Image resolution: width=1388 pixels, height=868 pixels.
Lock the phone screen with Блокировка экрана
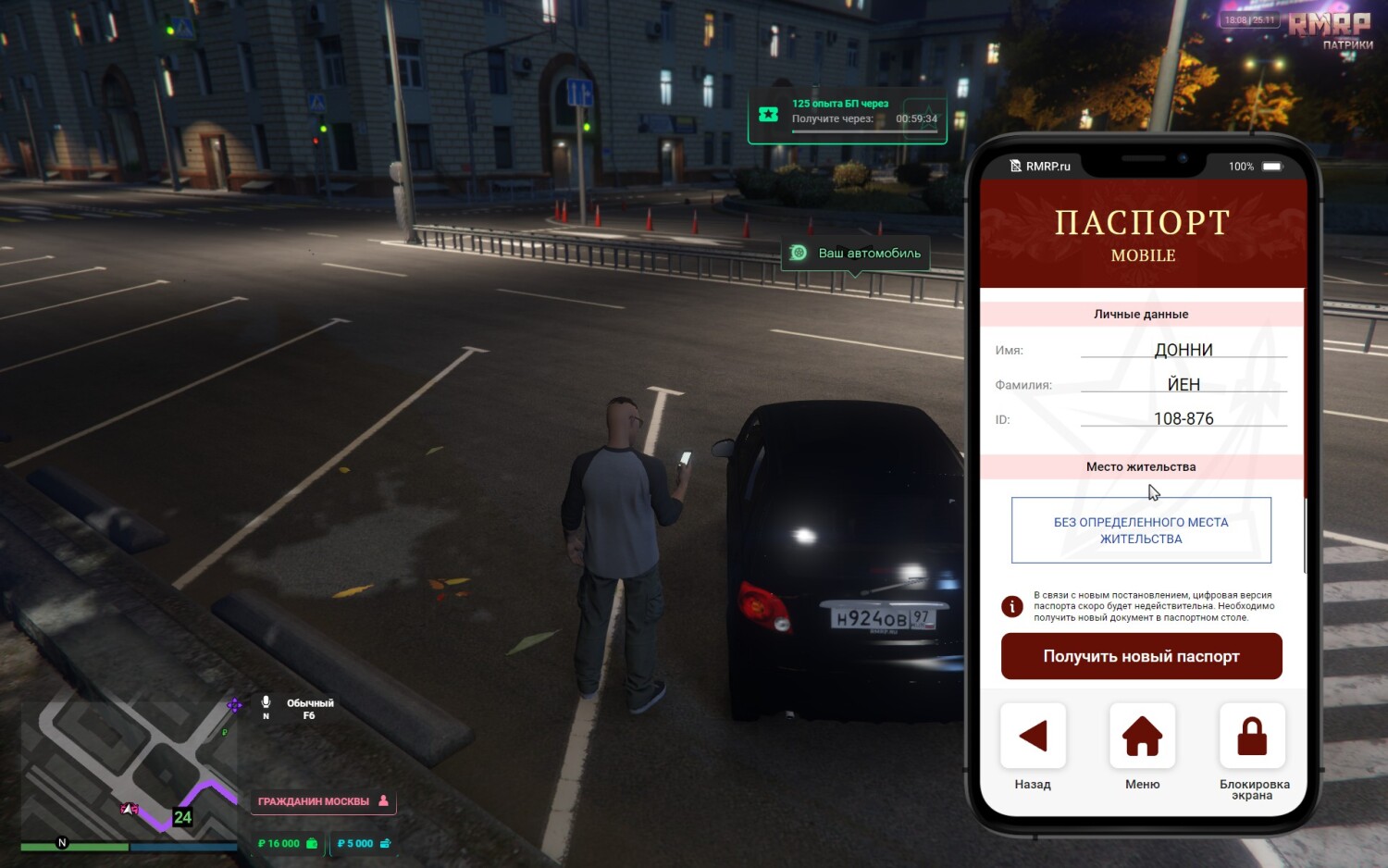point(1252,737)
